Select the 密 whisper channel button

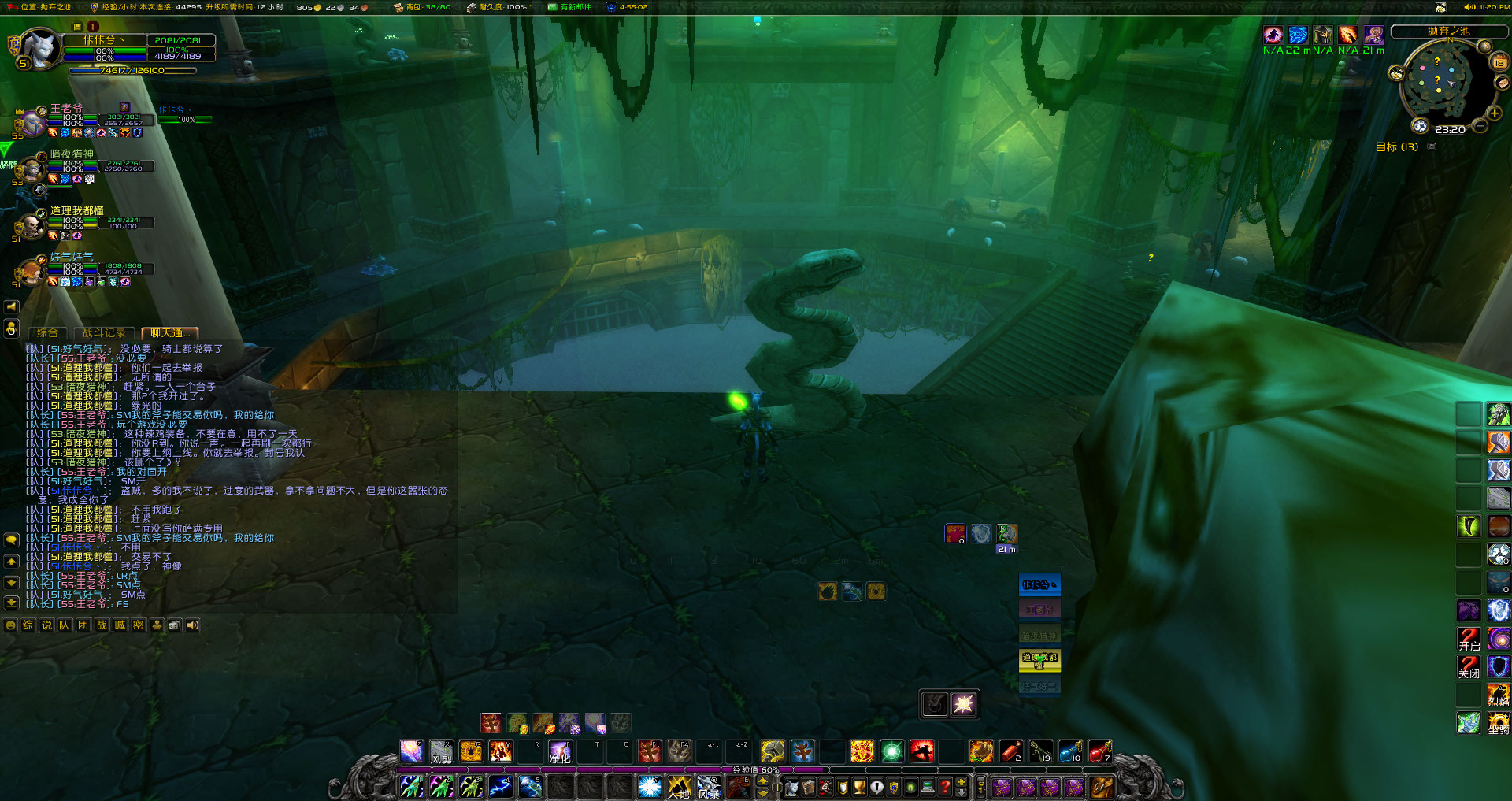pyautogui.click(x=139, y=625)
